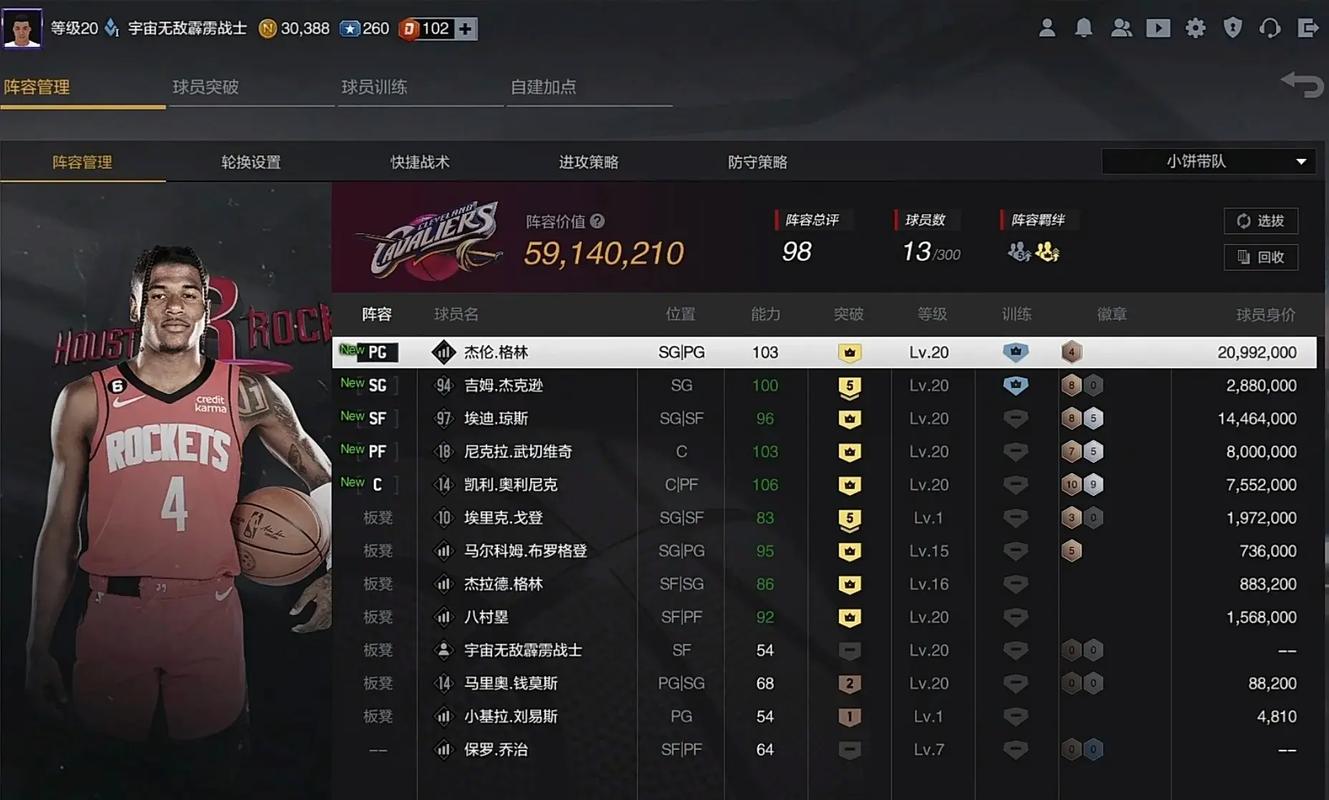Image resolution: width=1329 pixels, height=800 pixels.
Task: Open the player profile icon in top bar
Action: pyautogui.click(x=1047, y=28)
